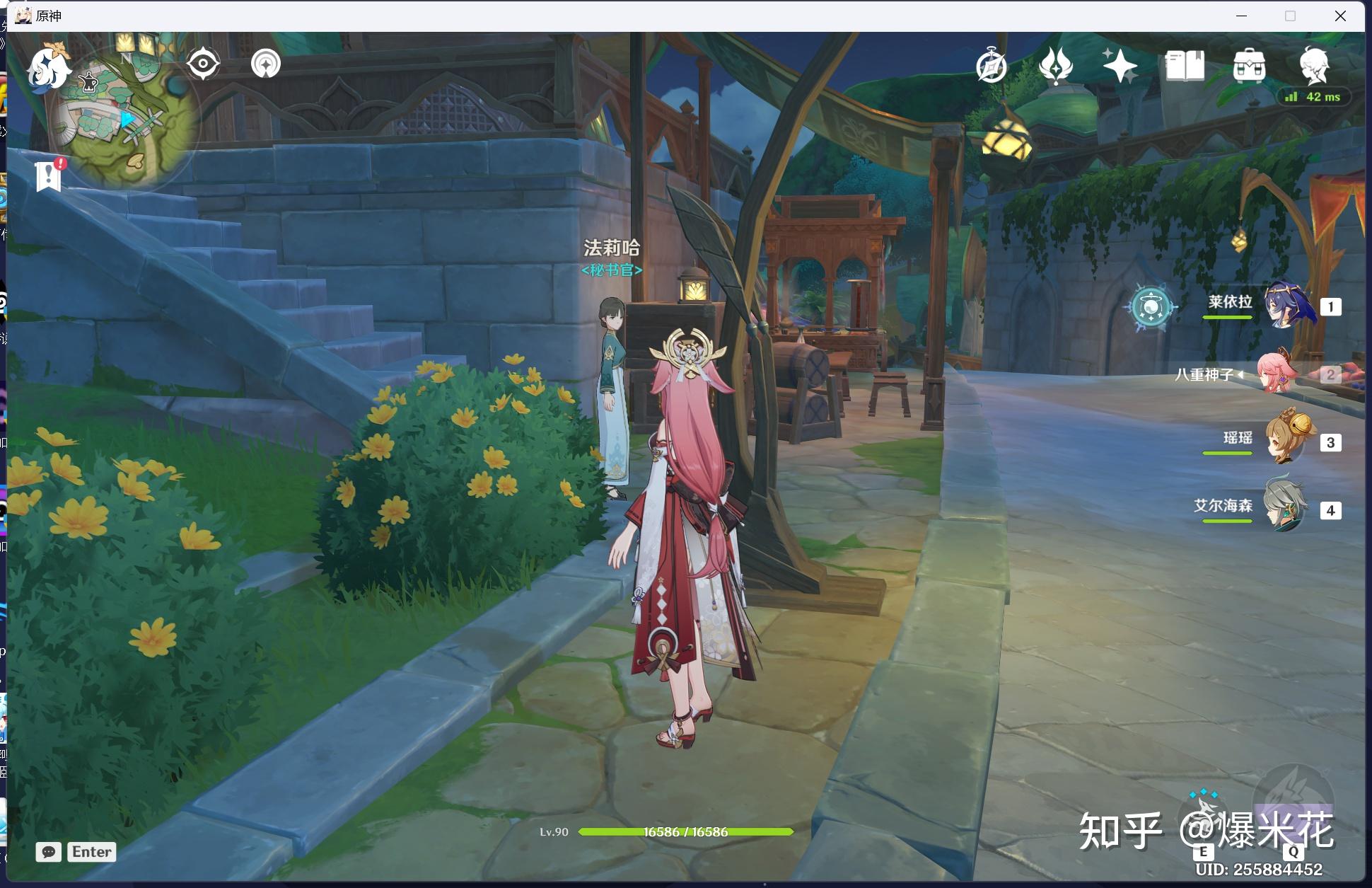Viewport: 1372px width, 888px height.
Task: Open the Adventurer Handbook book icon
Action: [x=1185, y=67]
